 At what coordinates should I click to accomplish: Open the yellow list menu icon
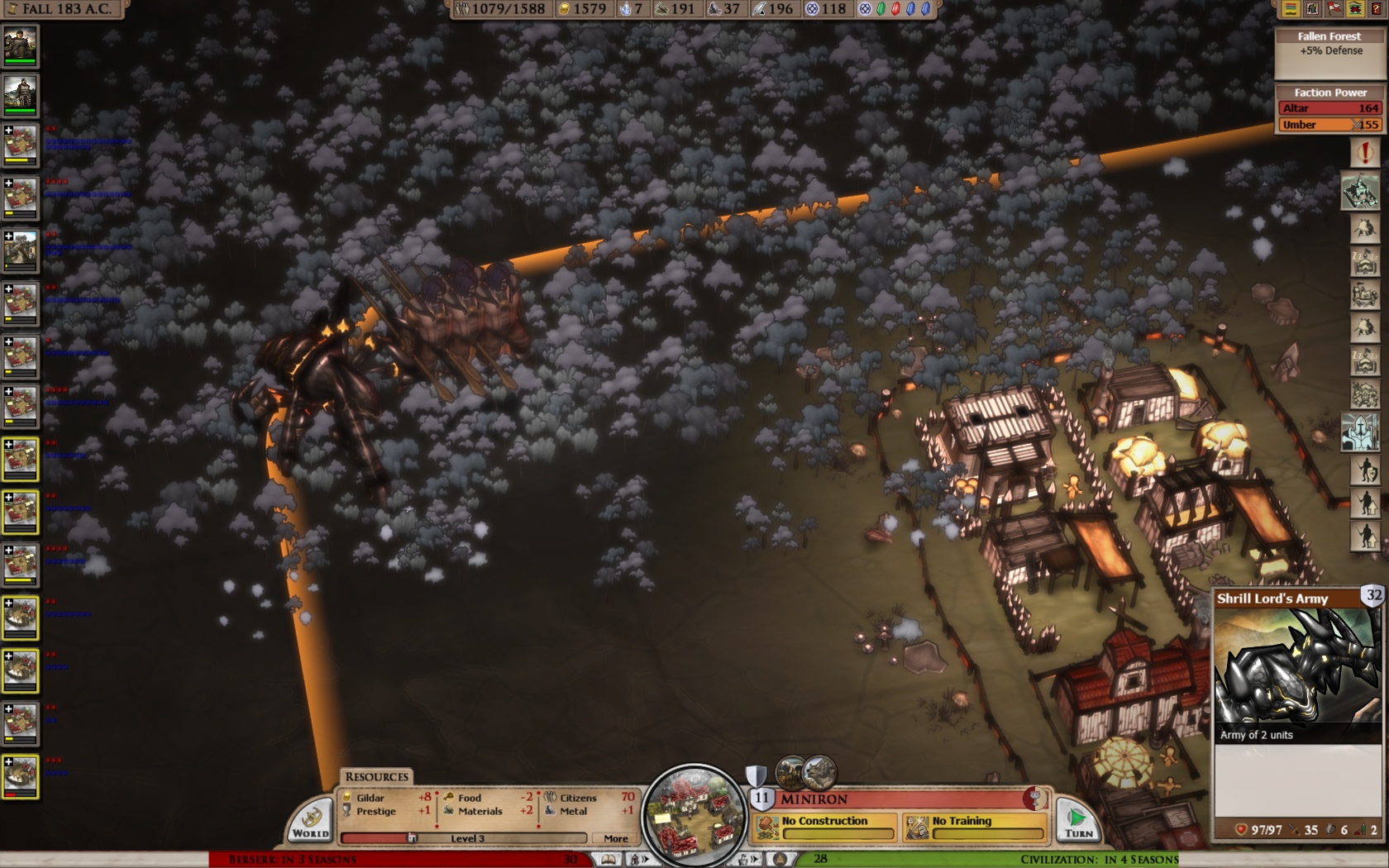pos(1291,9)
